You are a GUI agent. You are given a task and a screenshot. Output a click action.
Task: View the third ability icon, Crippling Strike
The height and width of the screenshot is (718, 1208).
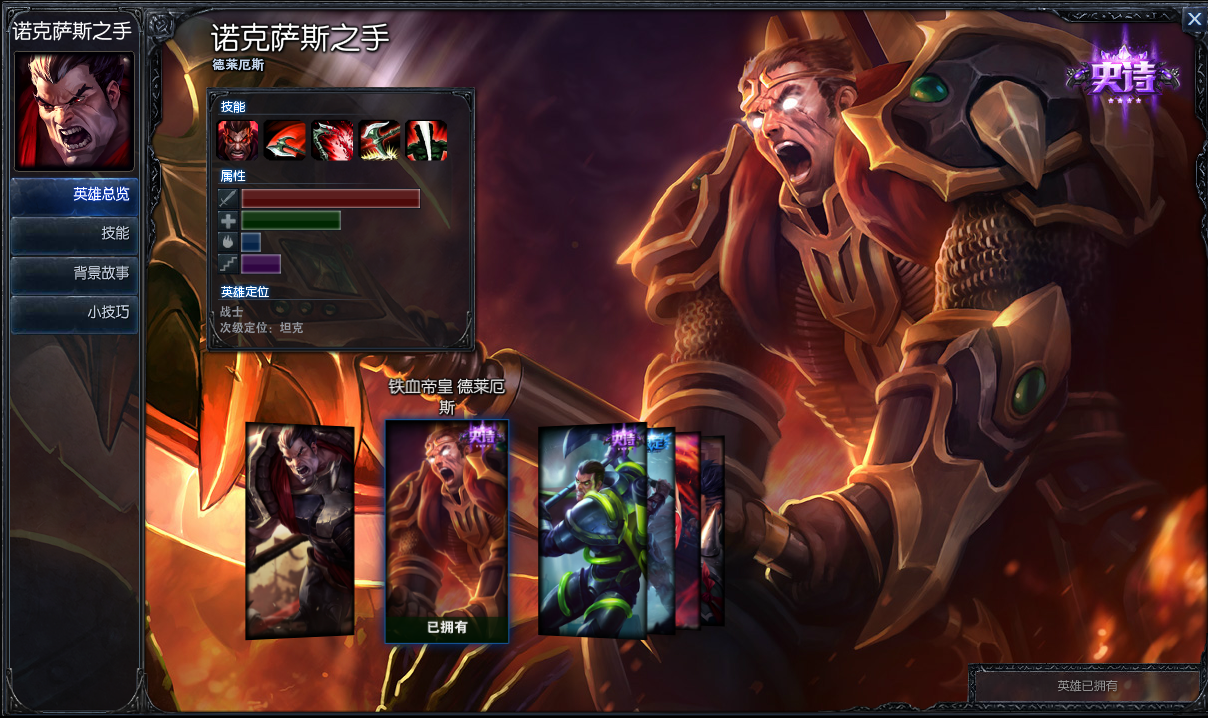[332, 140]
